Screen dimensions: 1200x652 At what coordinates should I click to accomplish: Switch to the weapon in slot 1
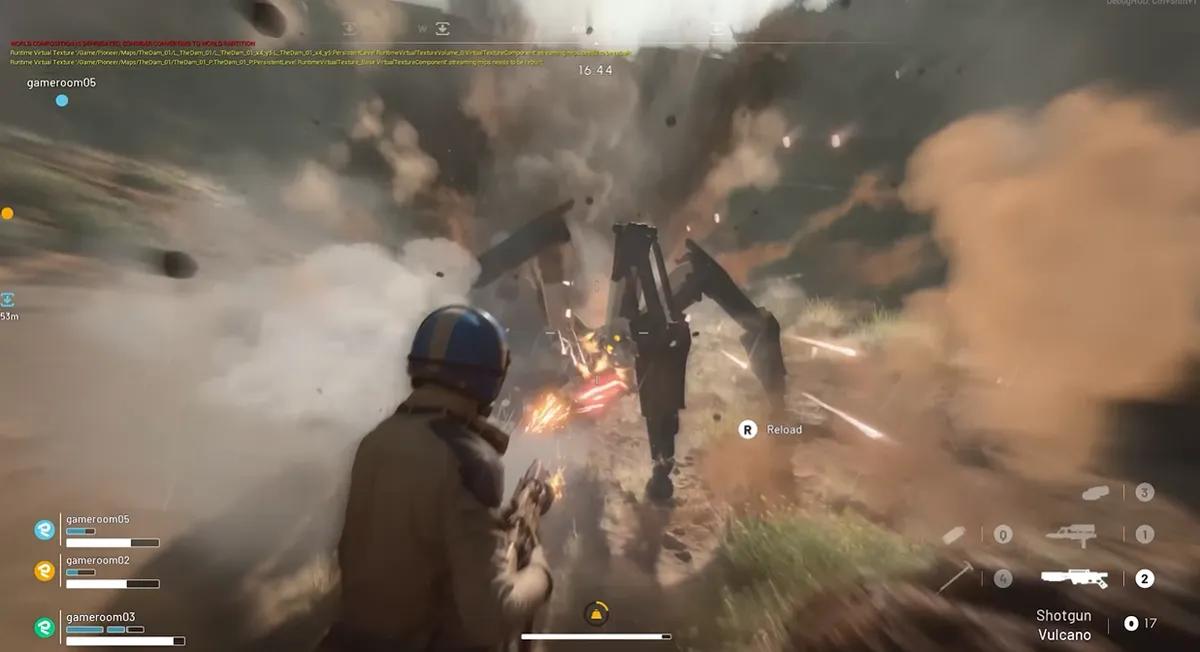[x=1070, y=535]
